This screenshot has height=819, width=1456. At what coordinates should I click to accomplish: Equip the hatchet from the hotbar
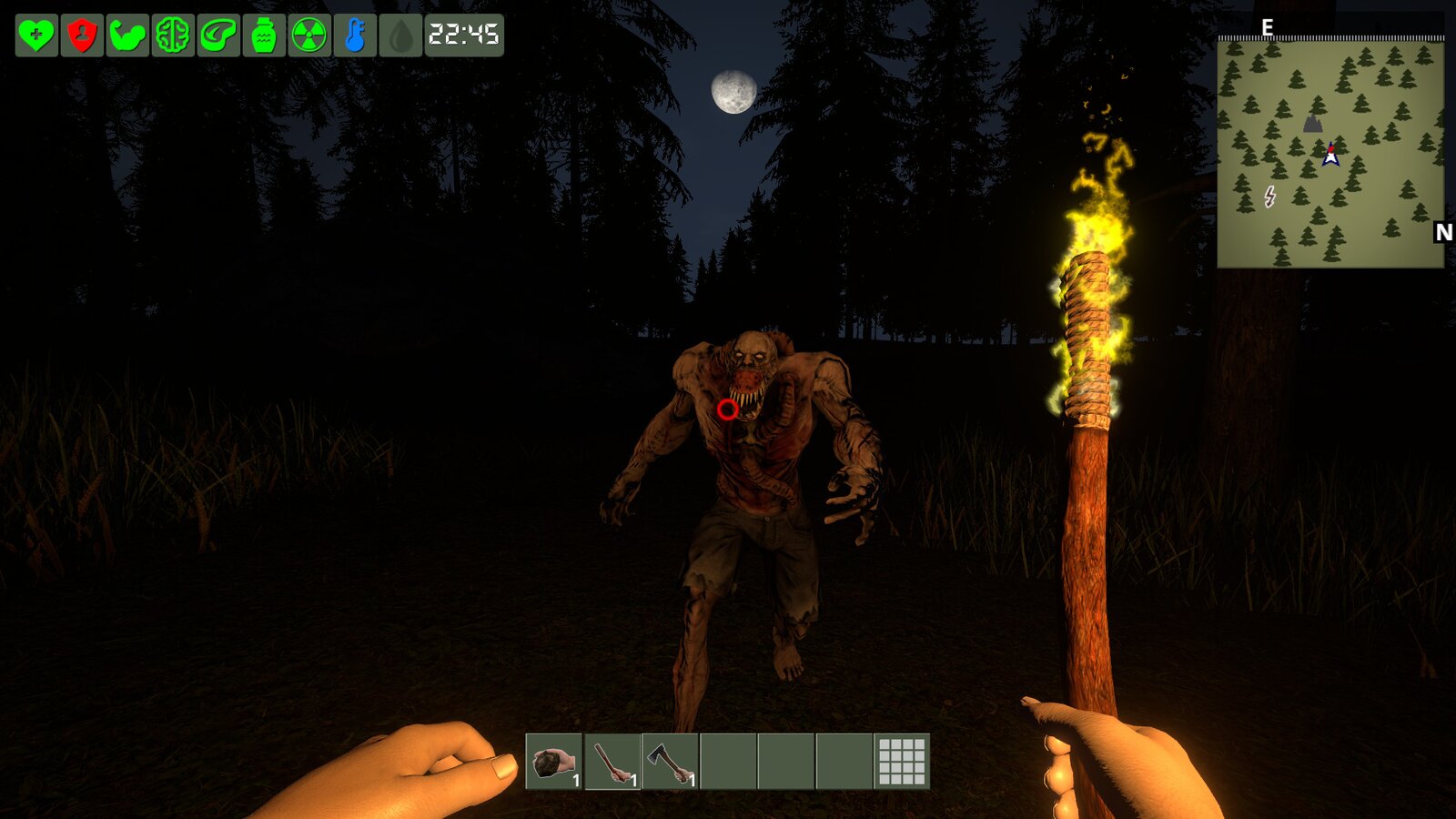670,761
